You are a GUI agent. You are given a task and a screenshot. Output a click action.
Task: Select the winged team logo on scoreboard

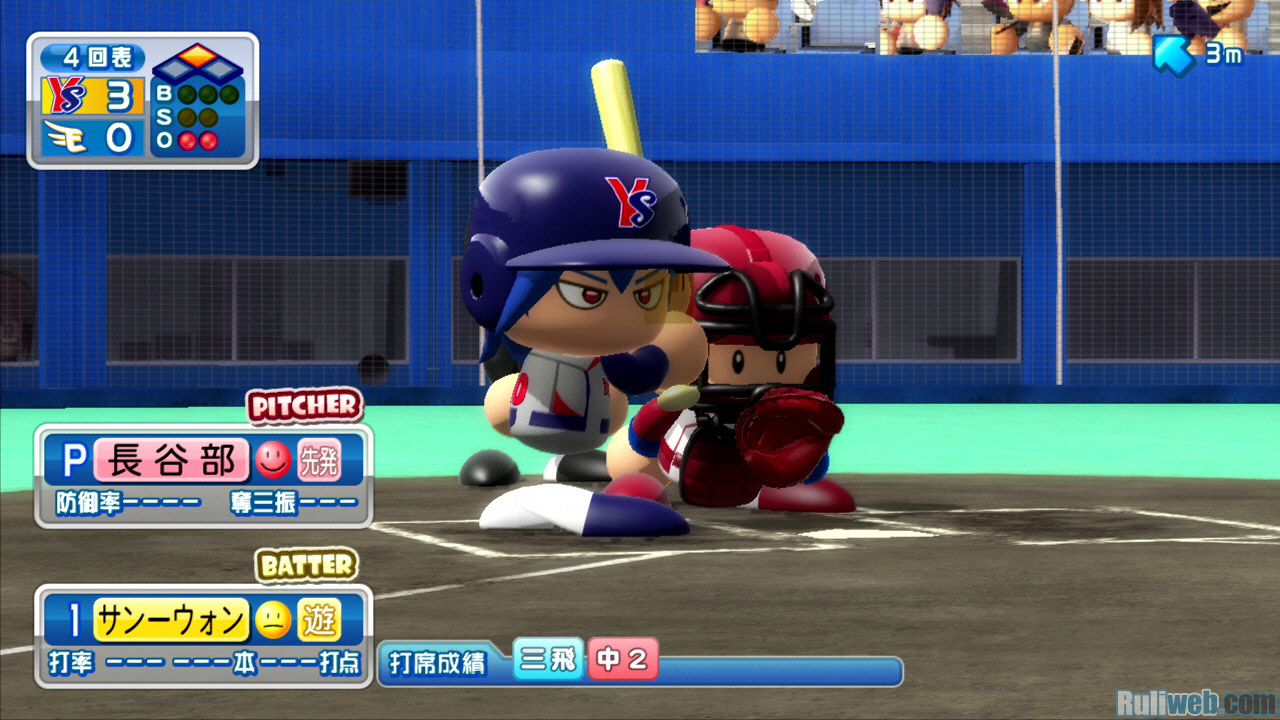pos(65,136)
